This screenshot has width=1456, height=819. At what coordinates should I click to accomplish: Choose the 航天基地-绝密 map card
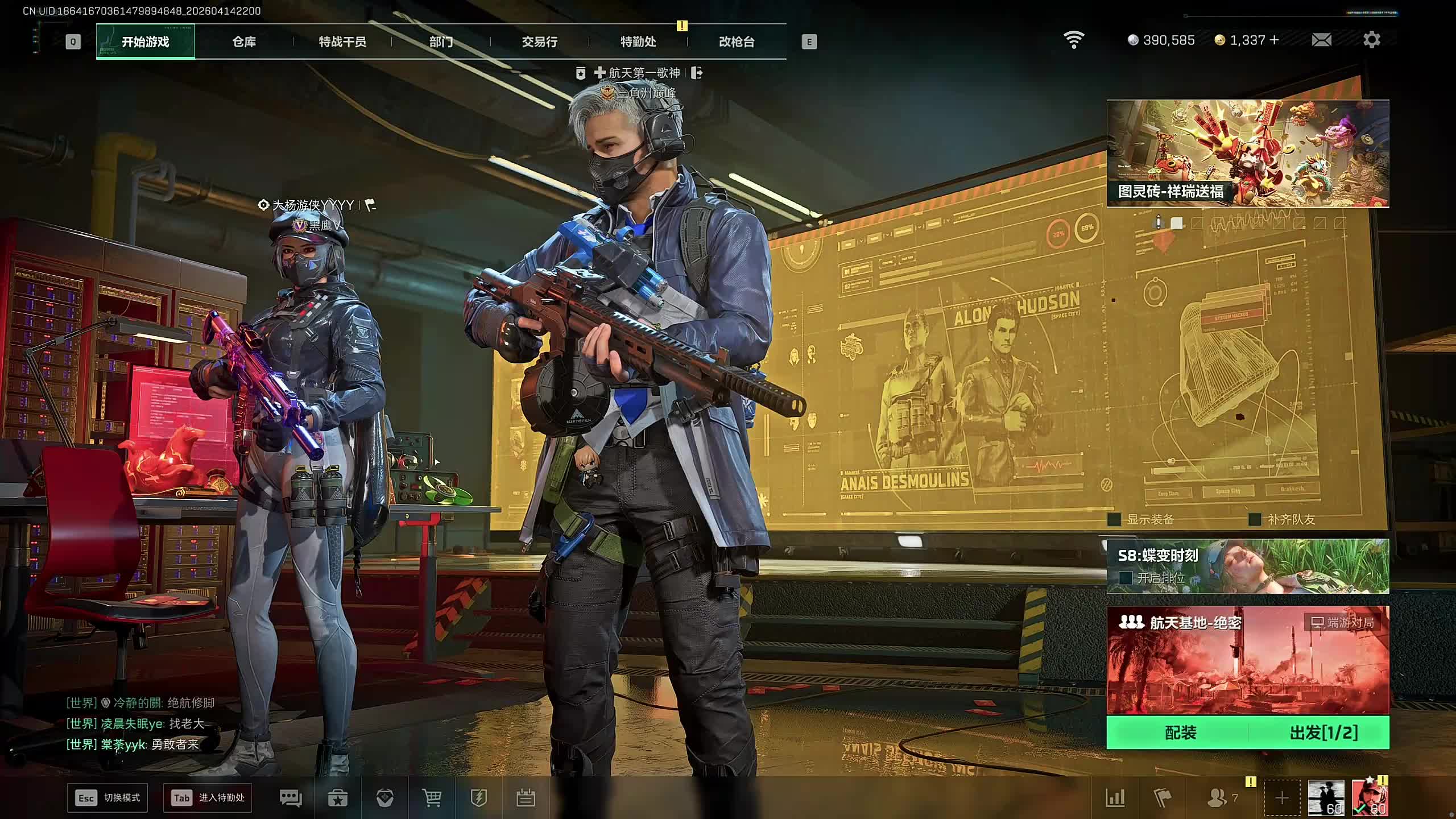click(x=1247, y=660)
